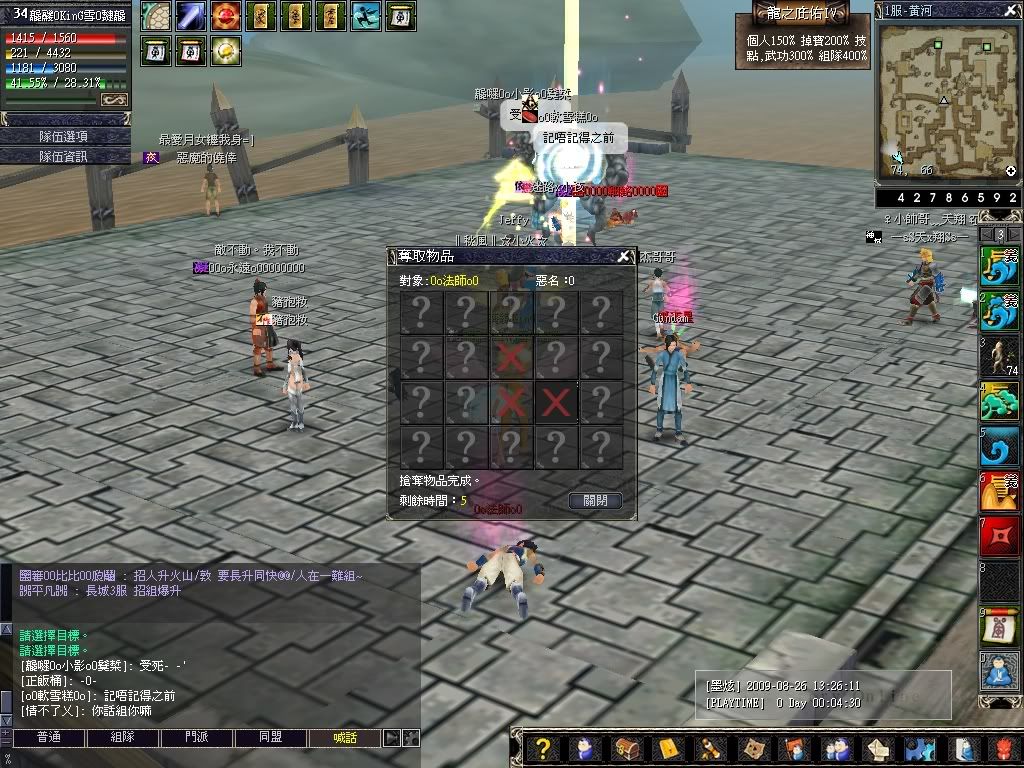Click the blue sword buff icon

[x=191, y=16]
